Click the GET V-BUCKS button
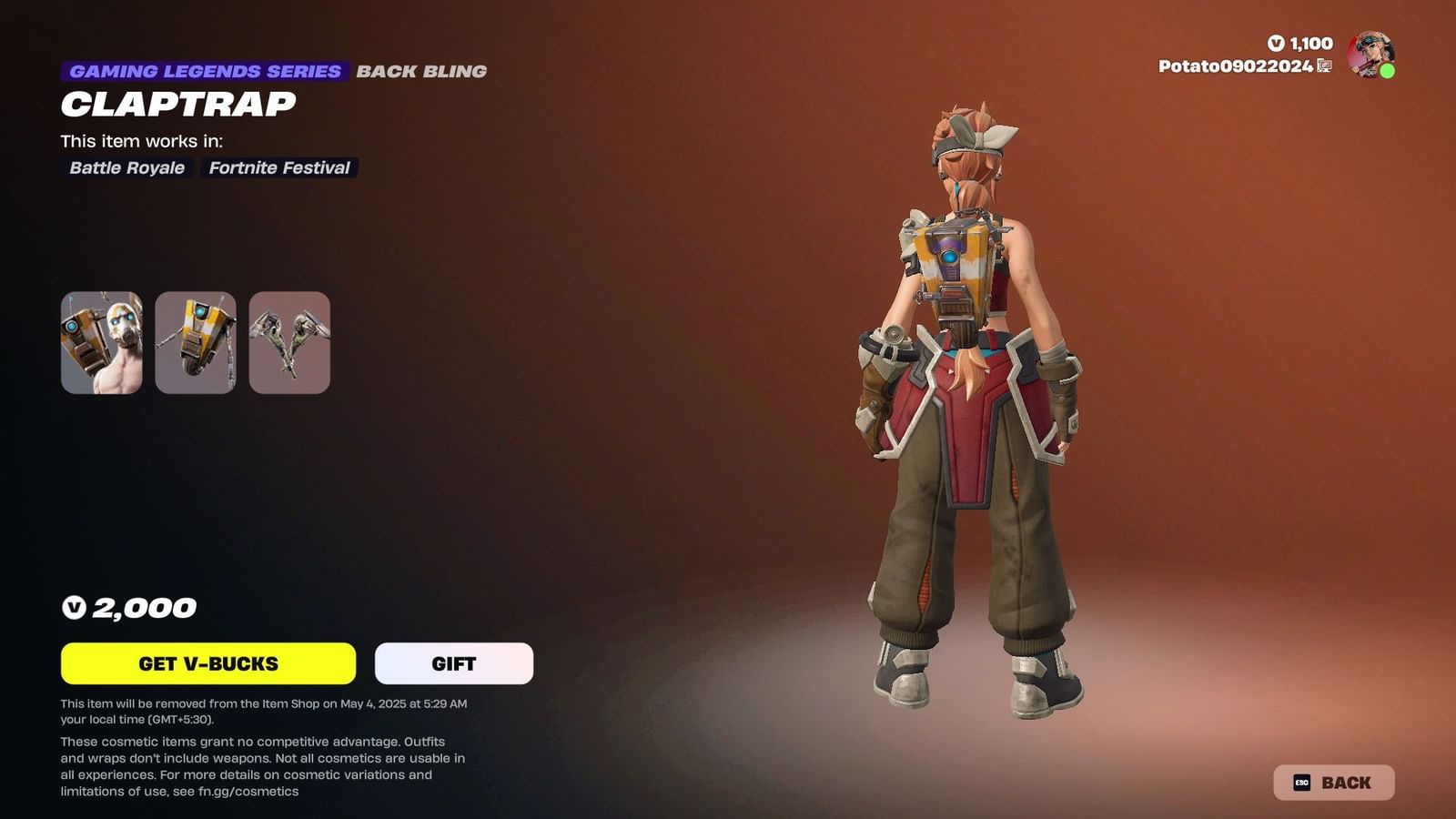The width and height of the screenshot is (1456, 819). pos(207,663)
